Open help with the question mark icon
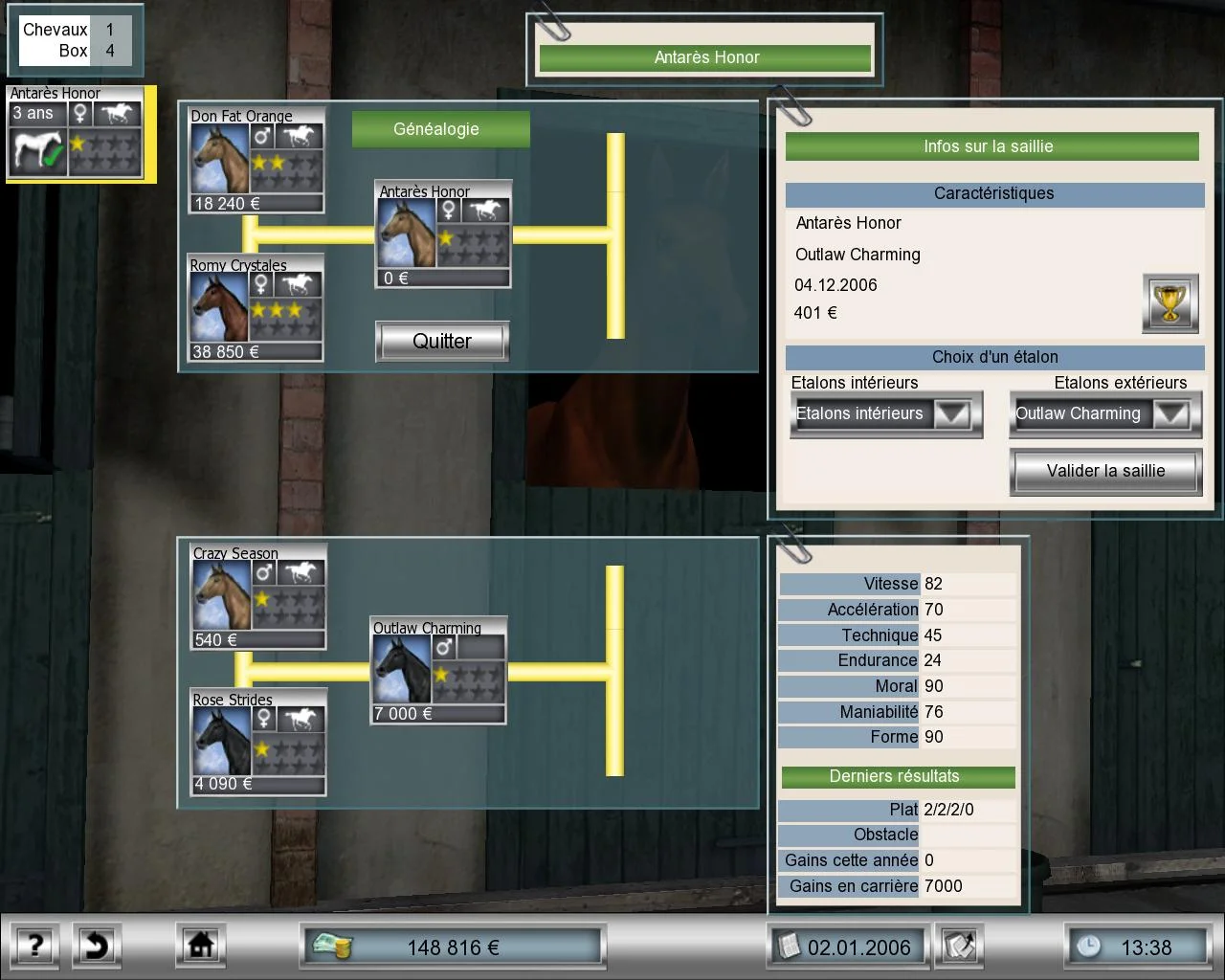Viewport: 1225px width, 980px height. click(x=34, y=947)
